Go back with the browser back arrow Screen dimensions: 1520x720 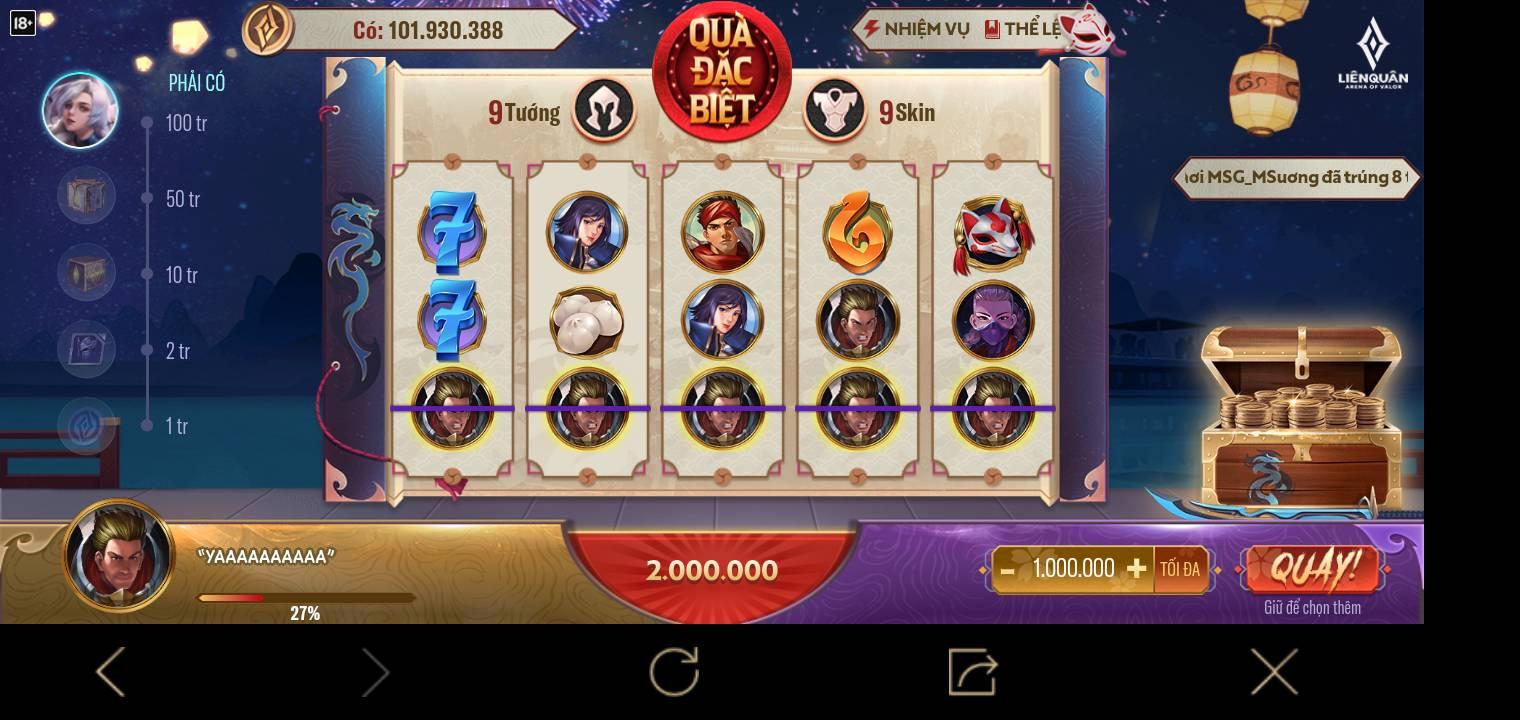110,671
